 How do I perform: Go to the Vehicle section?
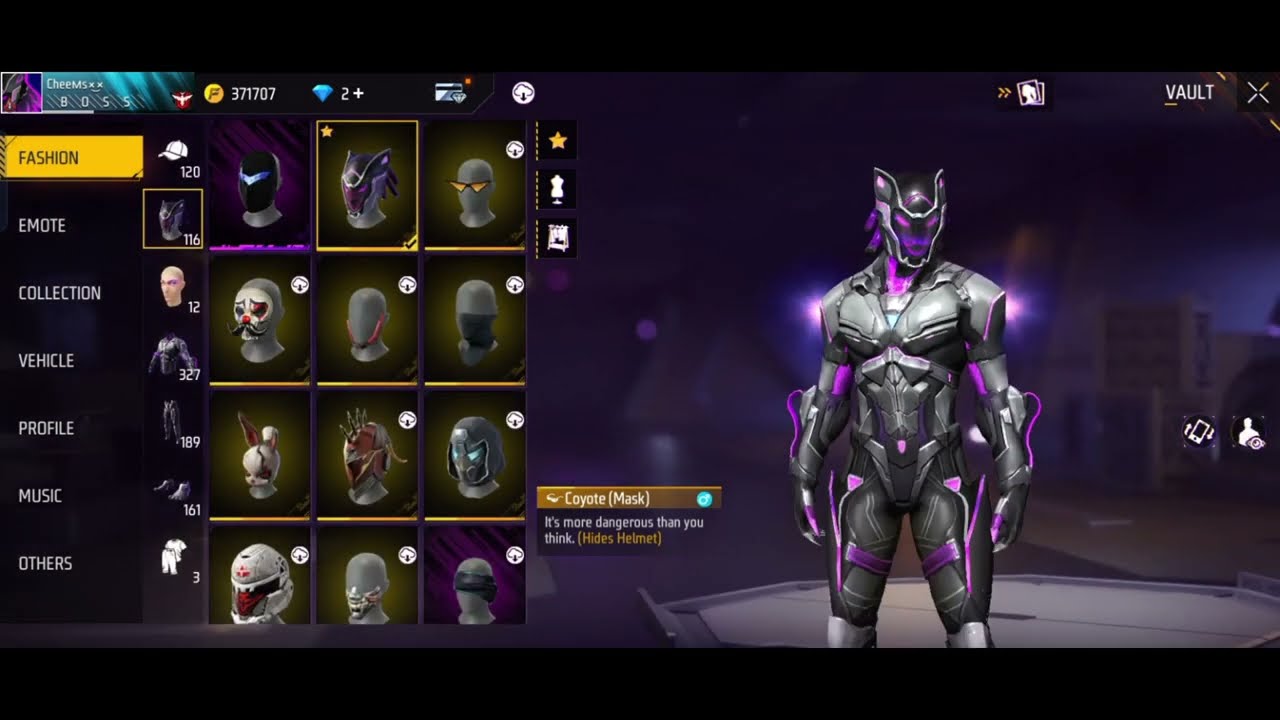click(46, 361)
